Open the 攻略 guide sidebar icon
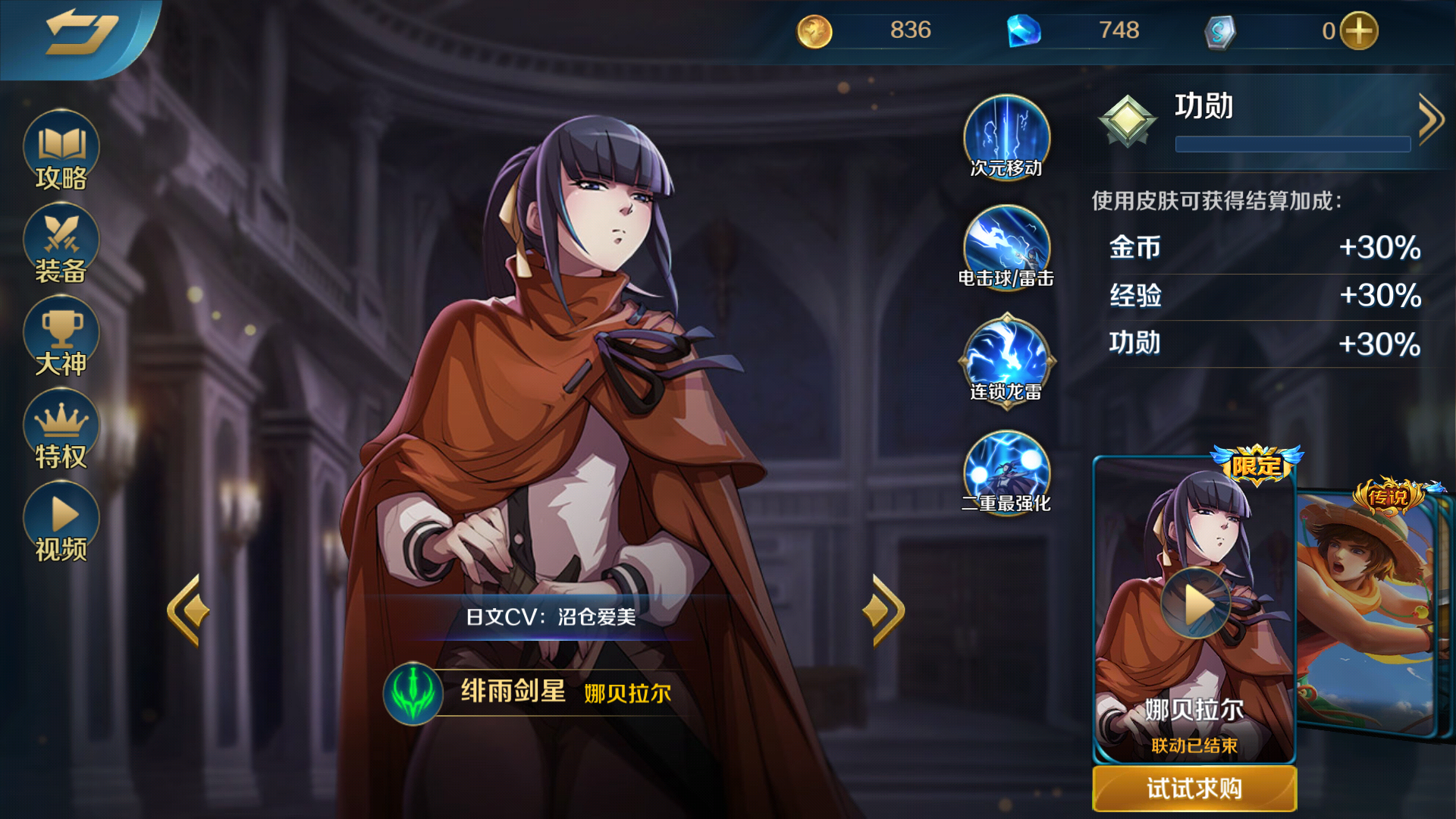Screen dimensions: 1456x819 click(60, 152)
